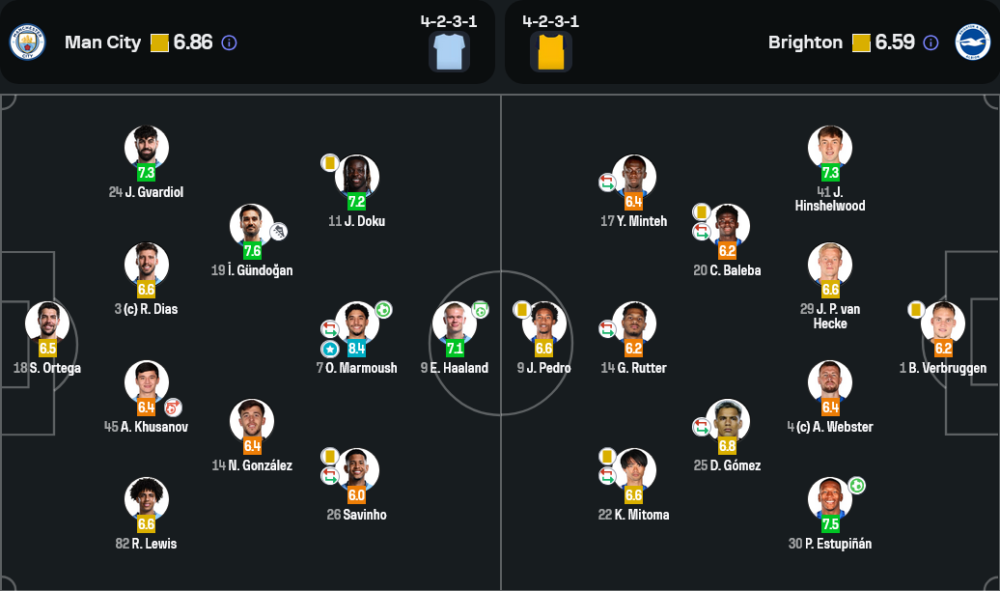
Task: Open J. Hinshelwood's player profile
Action: pos(830,148)
